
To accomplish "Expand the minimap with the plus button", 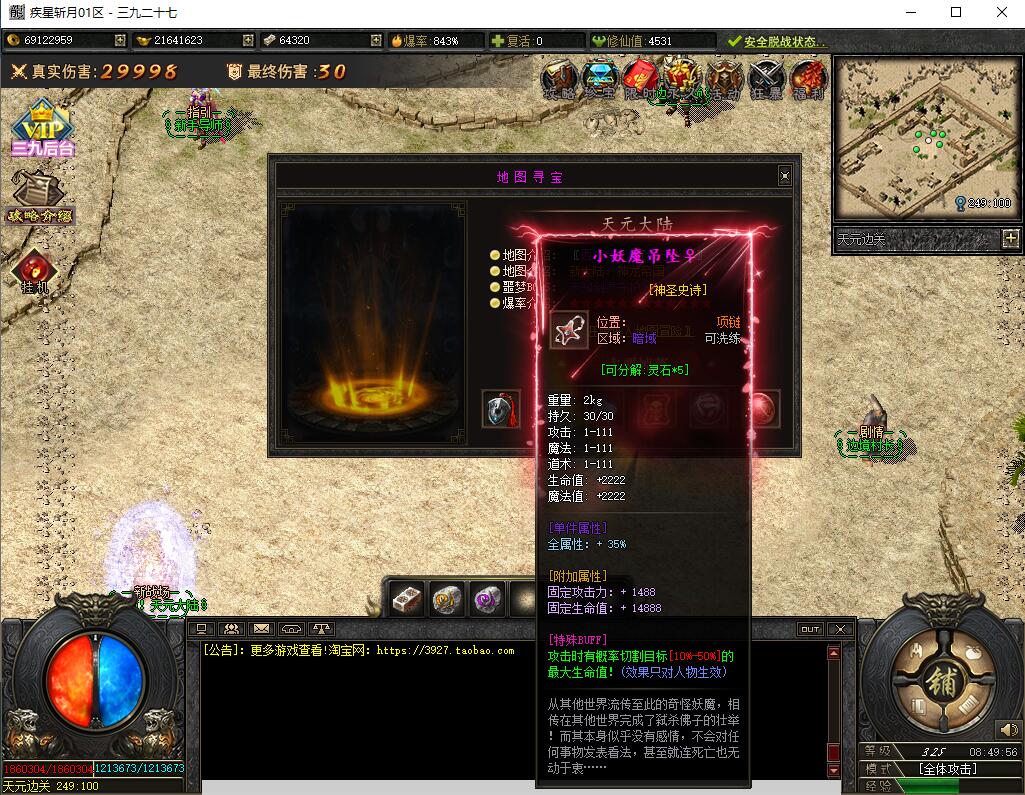I will pyautogui.click(x=1011, y=238).
